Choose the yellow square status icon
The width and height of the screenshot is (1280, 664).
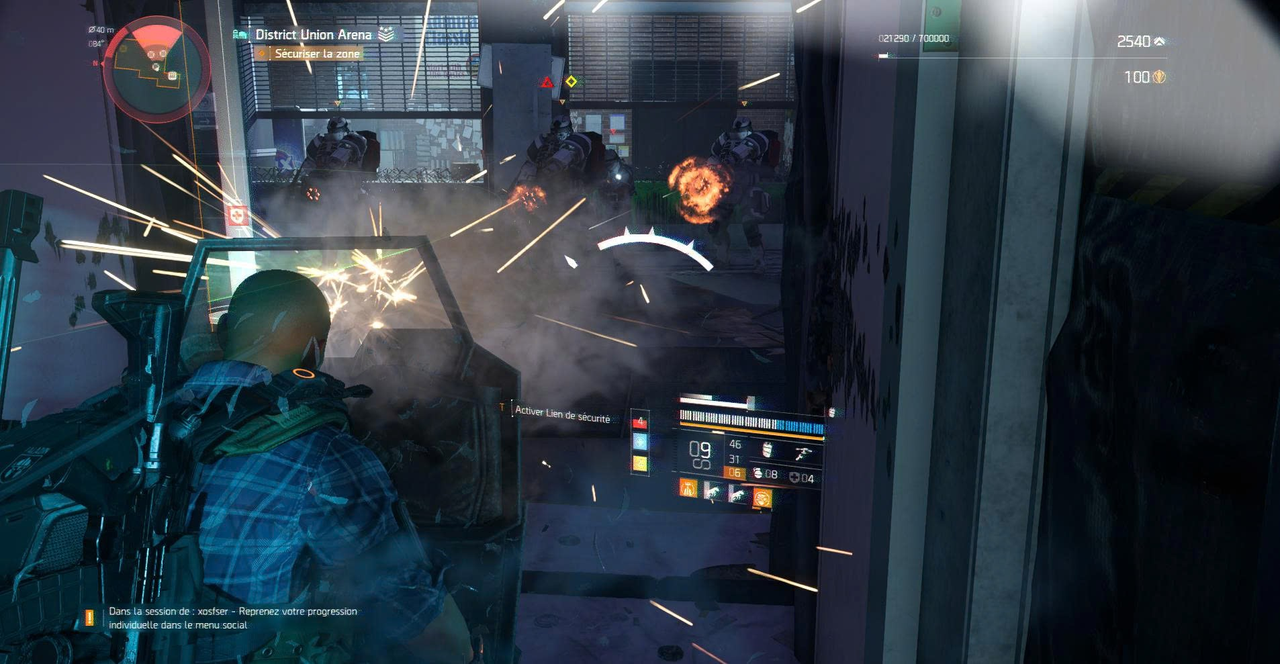[640, 464]
